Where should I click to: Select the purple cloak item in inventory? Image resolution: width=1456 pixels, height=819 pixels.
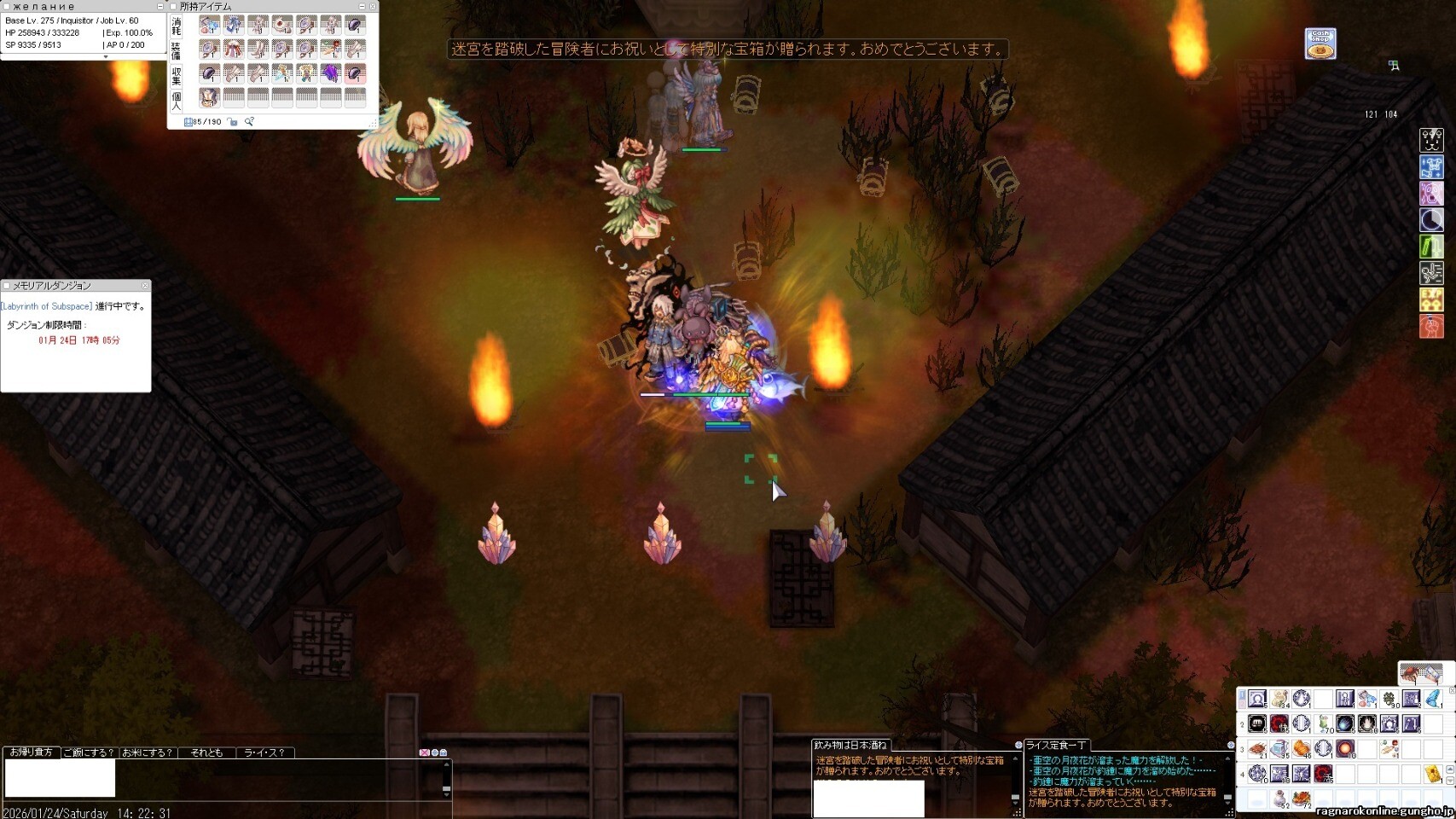[330, 73]
